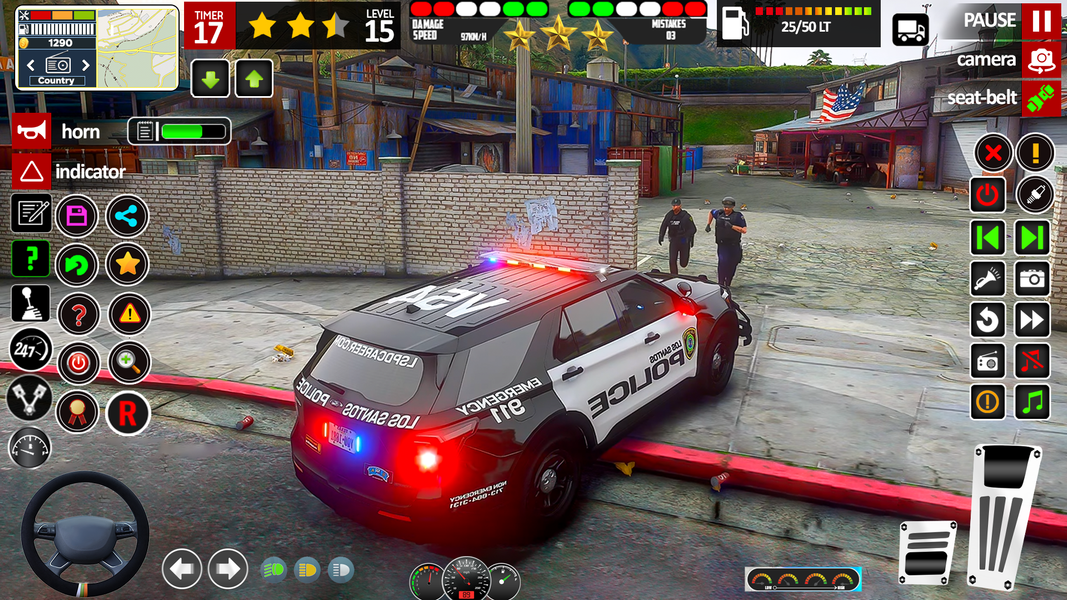Take a screenshot with the photo camera icon

coord(1033,278)
